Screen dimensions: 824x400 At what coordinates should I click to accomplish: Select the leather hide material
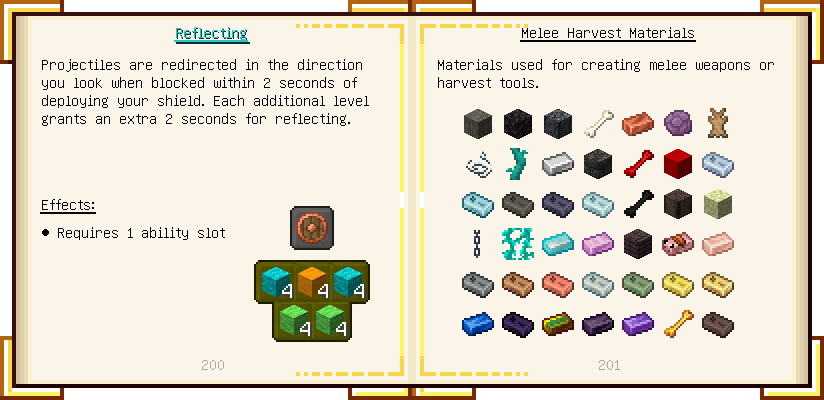click(718, 124)
